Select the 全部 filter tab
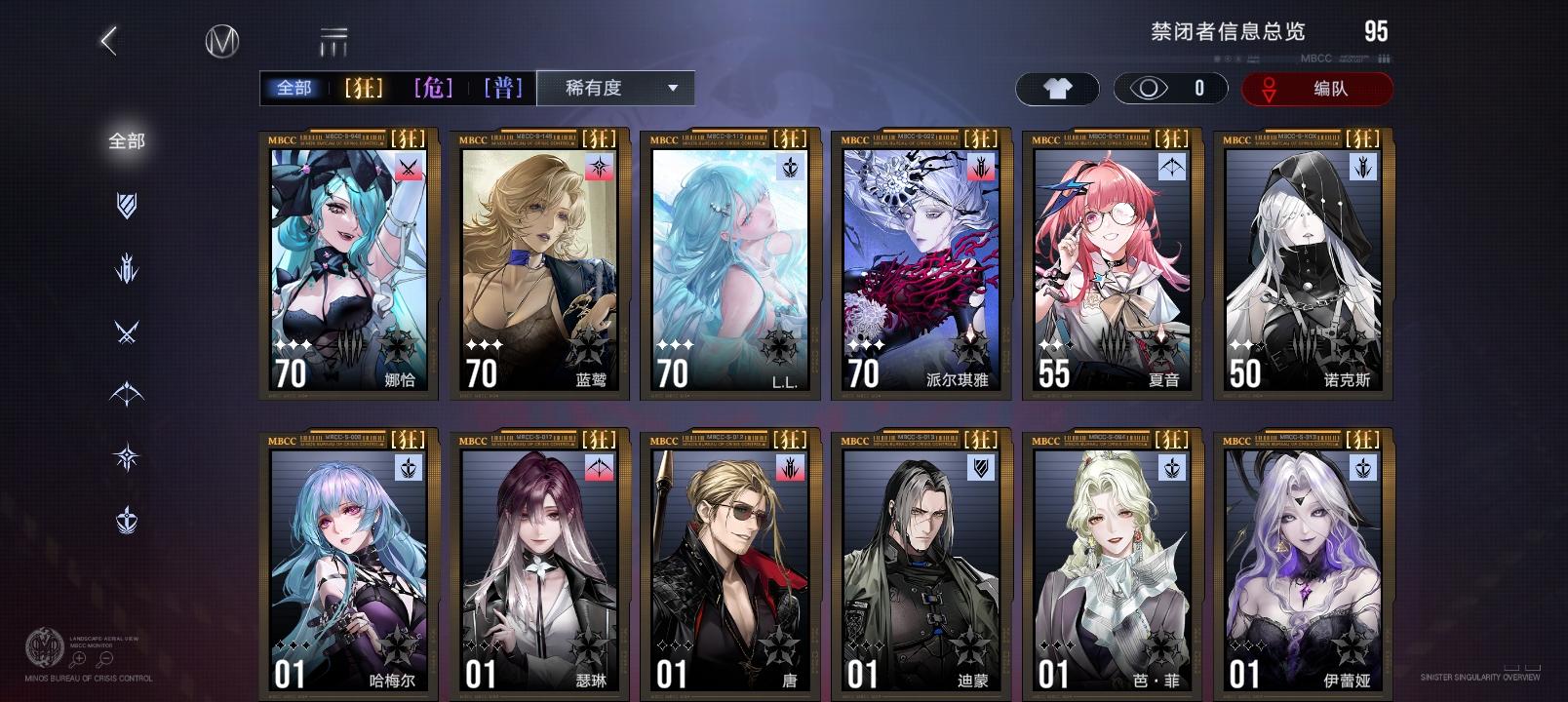The image size is (1568, 702). [294, 87]
